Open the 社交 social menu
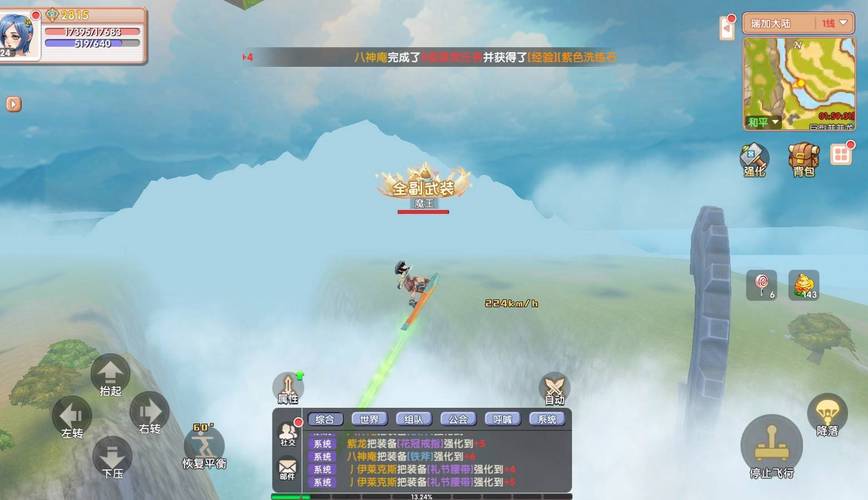The height and width of the screenshot is (500, 868). click(x=288, y=434)
